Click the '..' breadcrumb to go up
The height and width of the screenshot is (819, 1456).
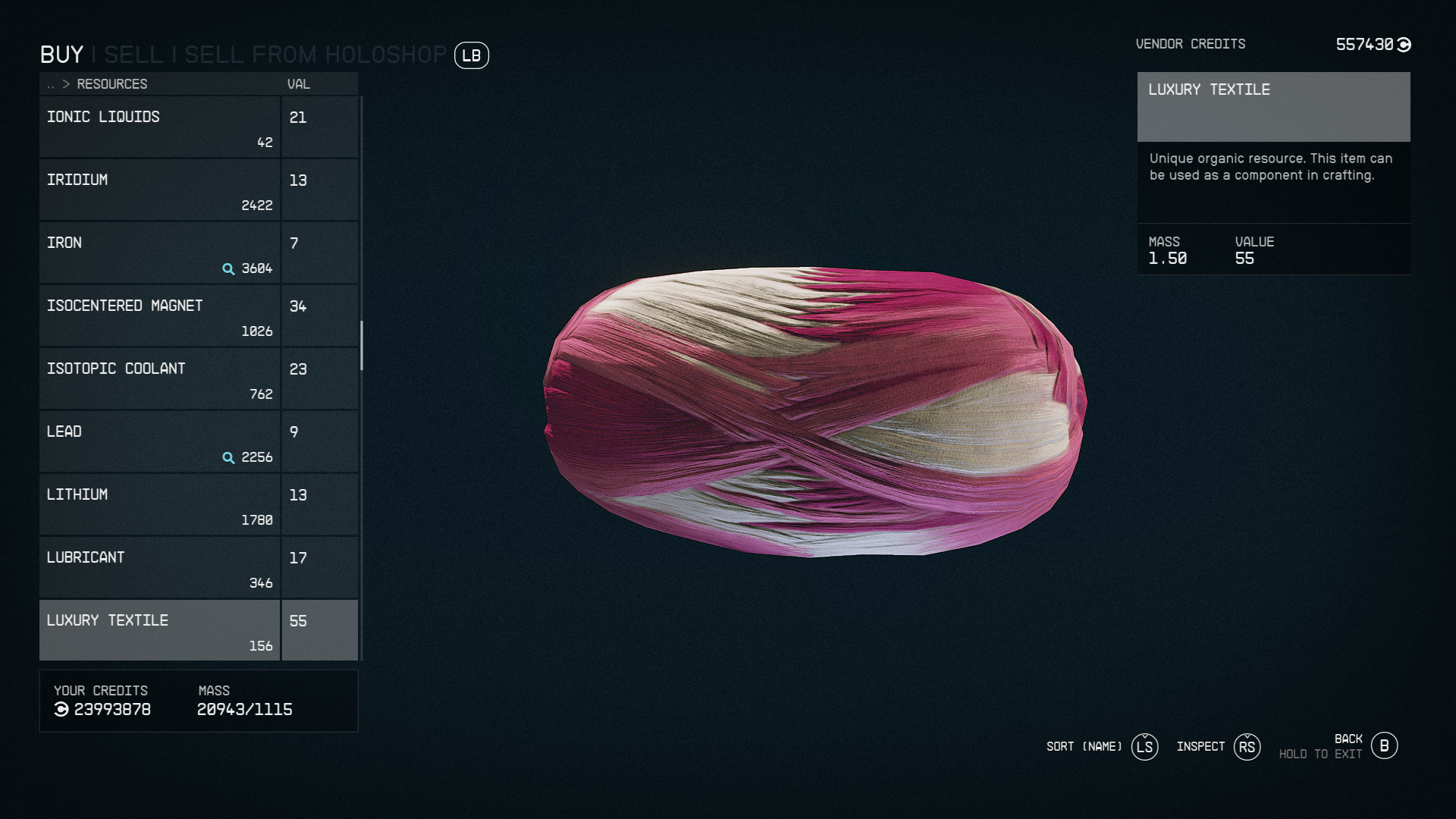pos(50,84)
